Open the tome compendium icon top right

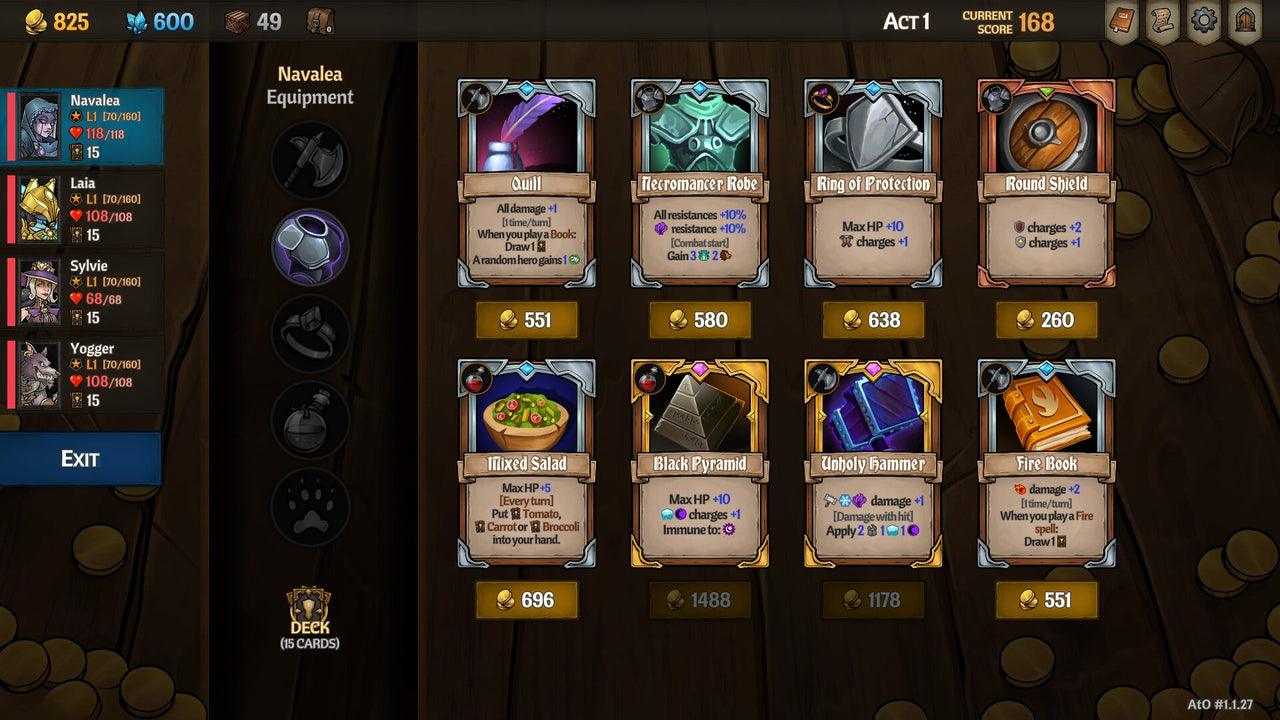(x=1121, y=21)
